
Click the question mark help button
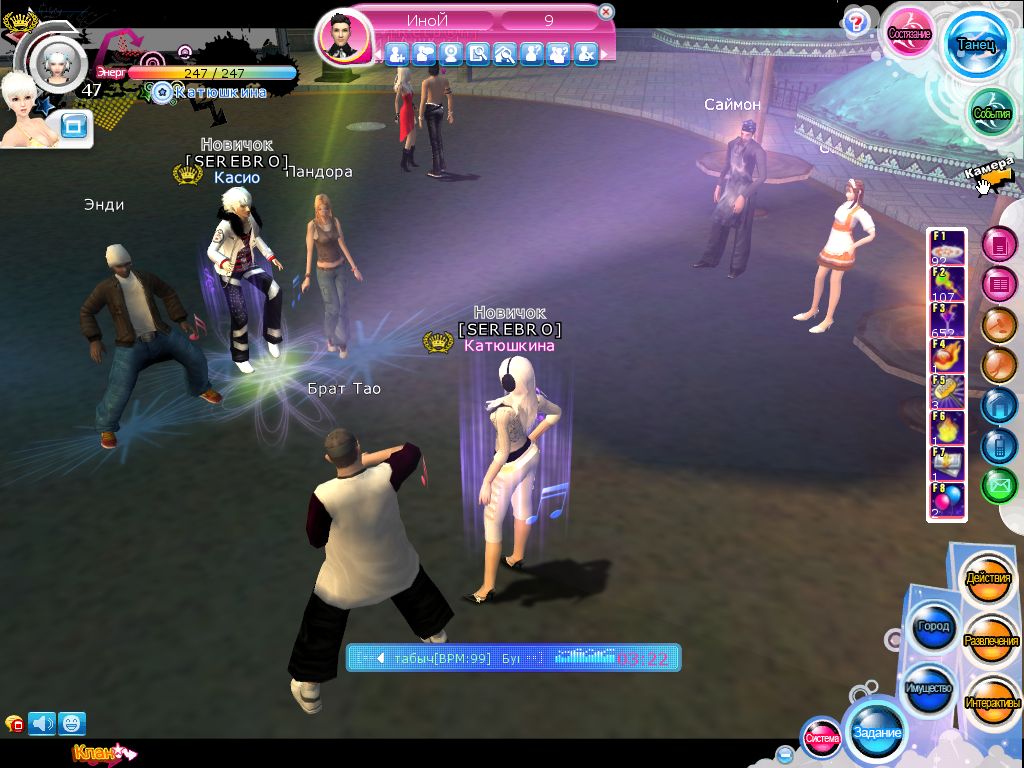point(856,23)
